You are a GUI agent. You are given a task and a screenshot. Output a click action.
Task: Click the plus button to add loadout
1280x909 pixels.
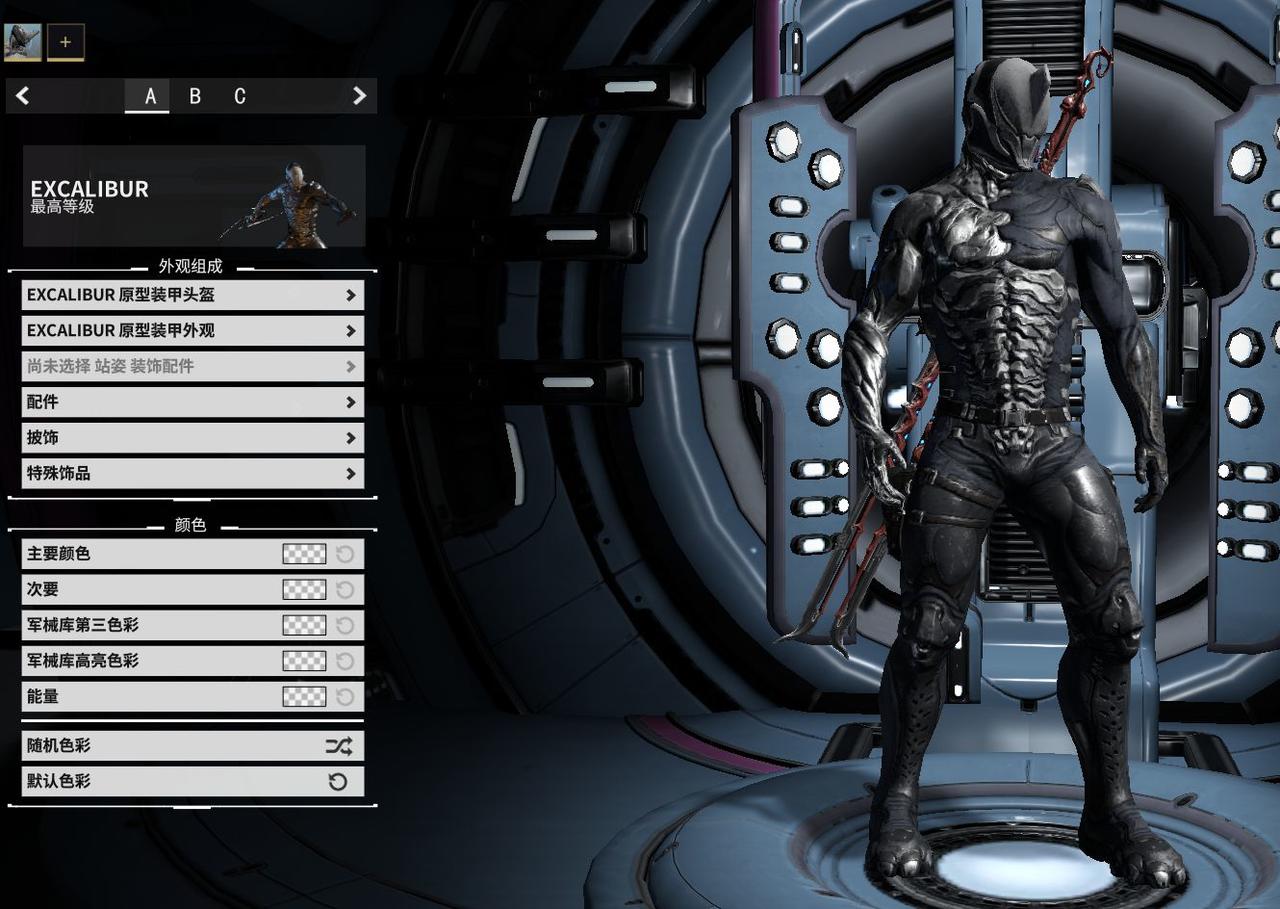point(66,42)
